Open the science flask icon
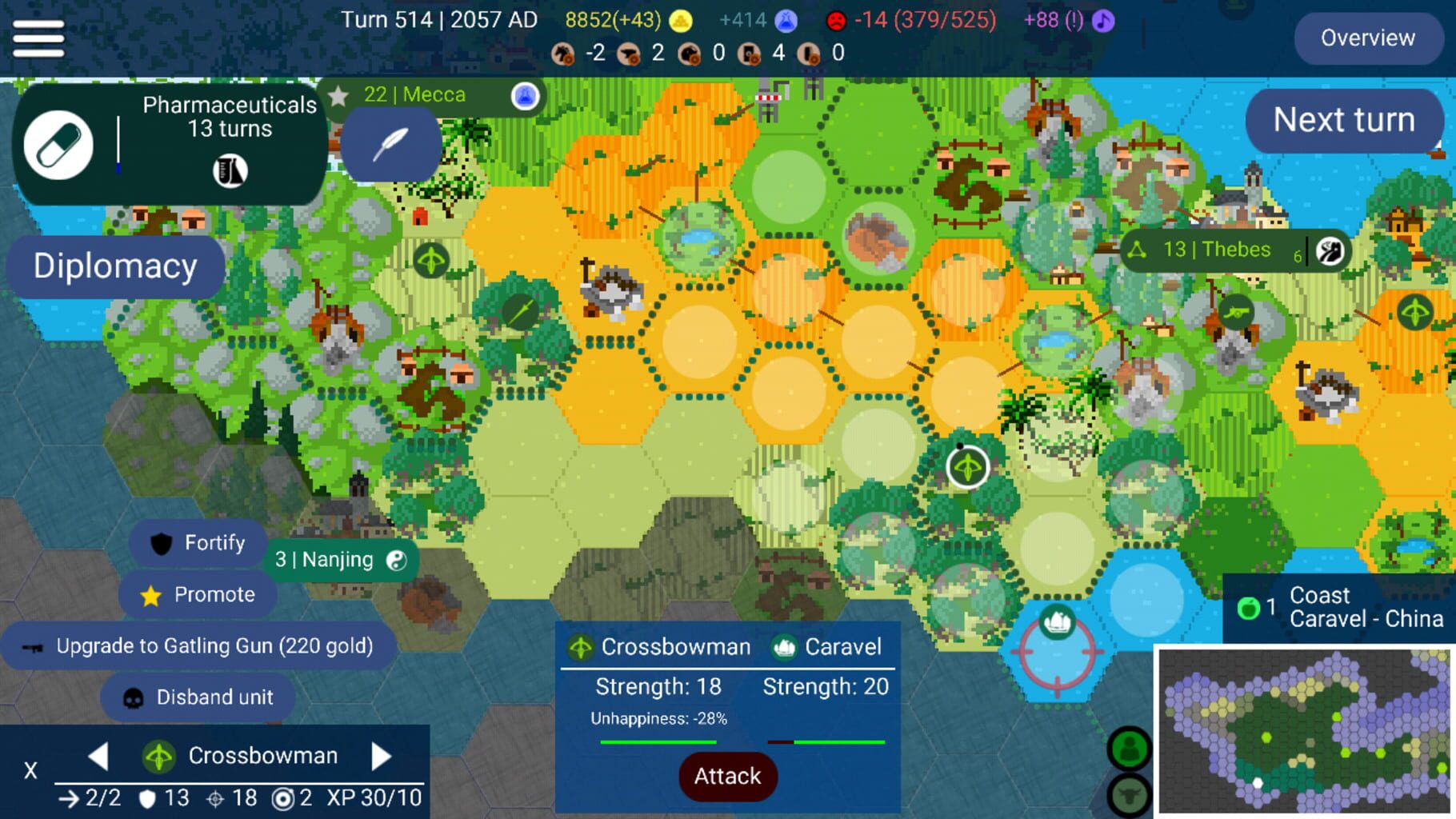The image size is (1456, 819). tap(787, 20)
